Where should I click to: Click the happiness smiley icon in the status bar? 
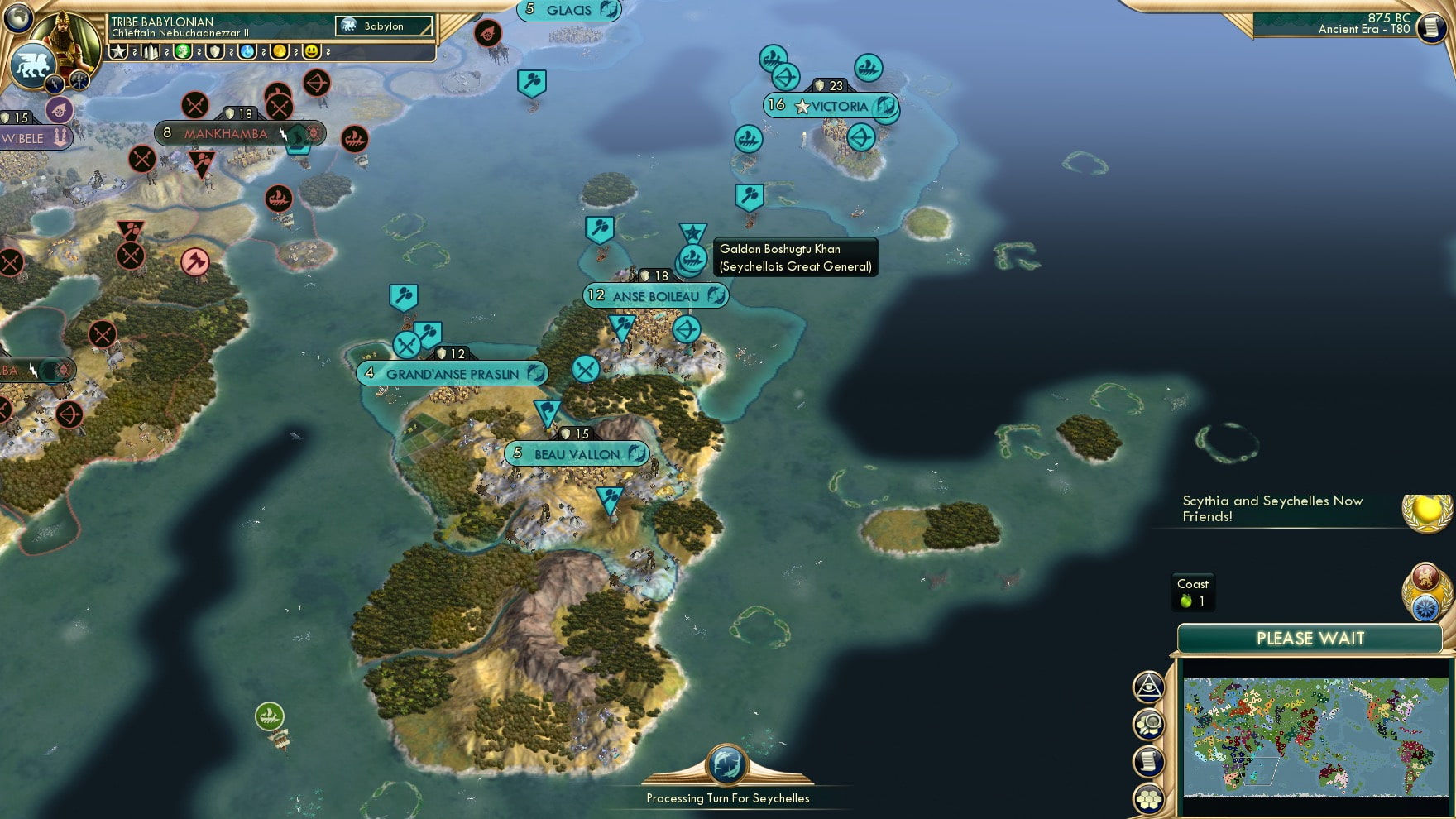coord(309,50)
